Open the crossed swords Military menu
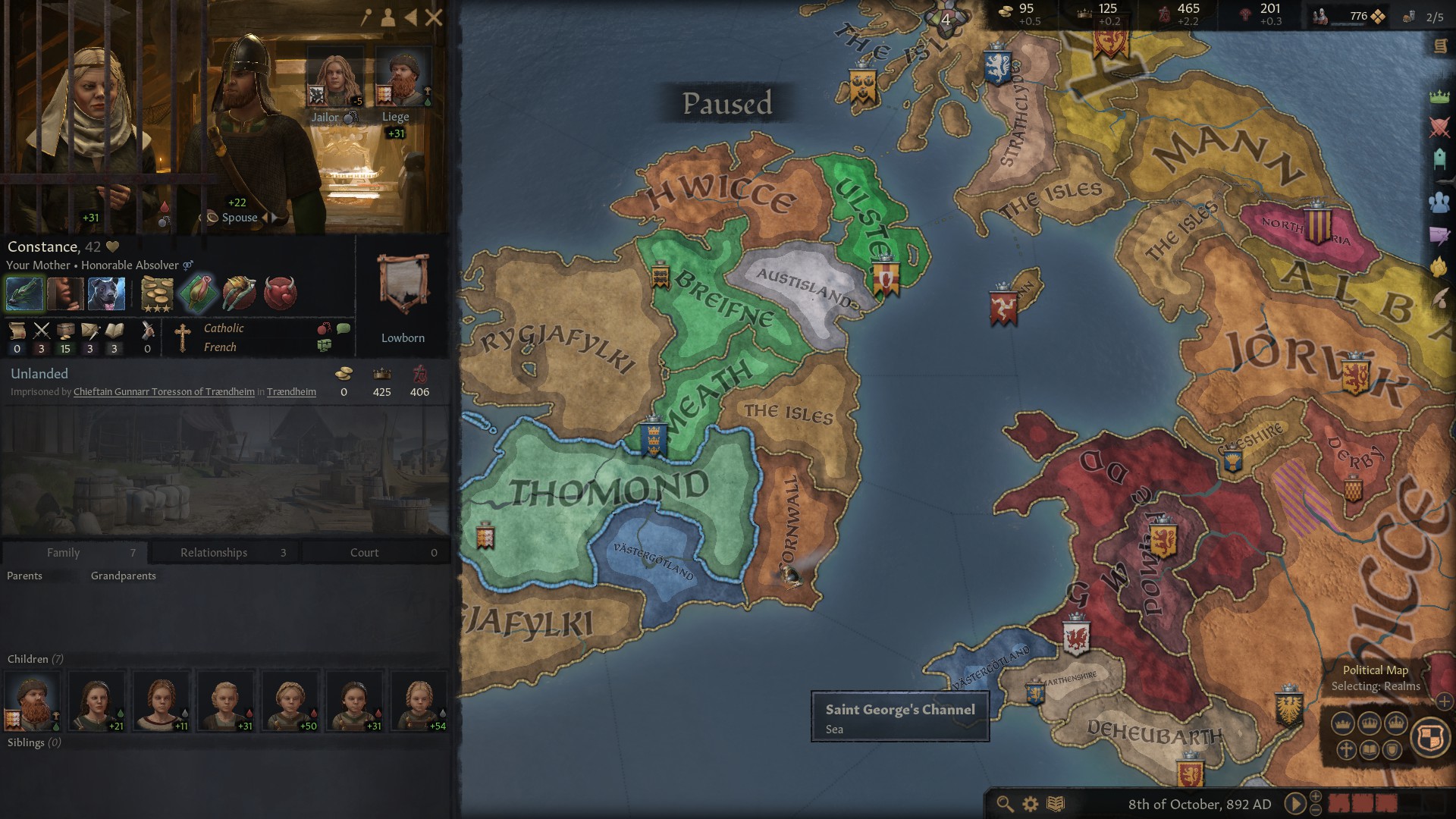 click(x=1439, y=127)
